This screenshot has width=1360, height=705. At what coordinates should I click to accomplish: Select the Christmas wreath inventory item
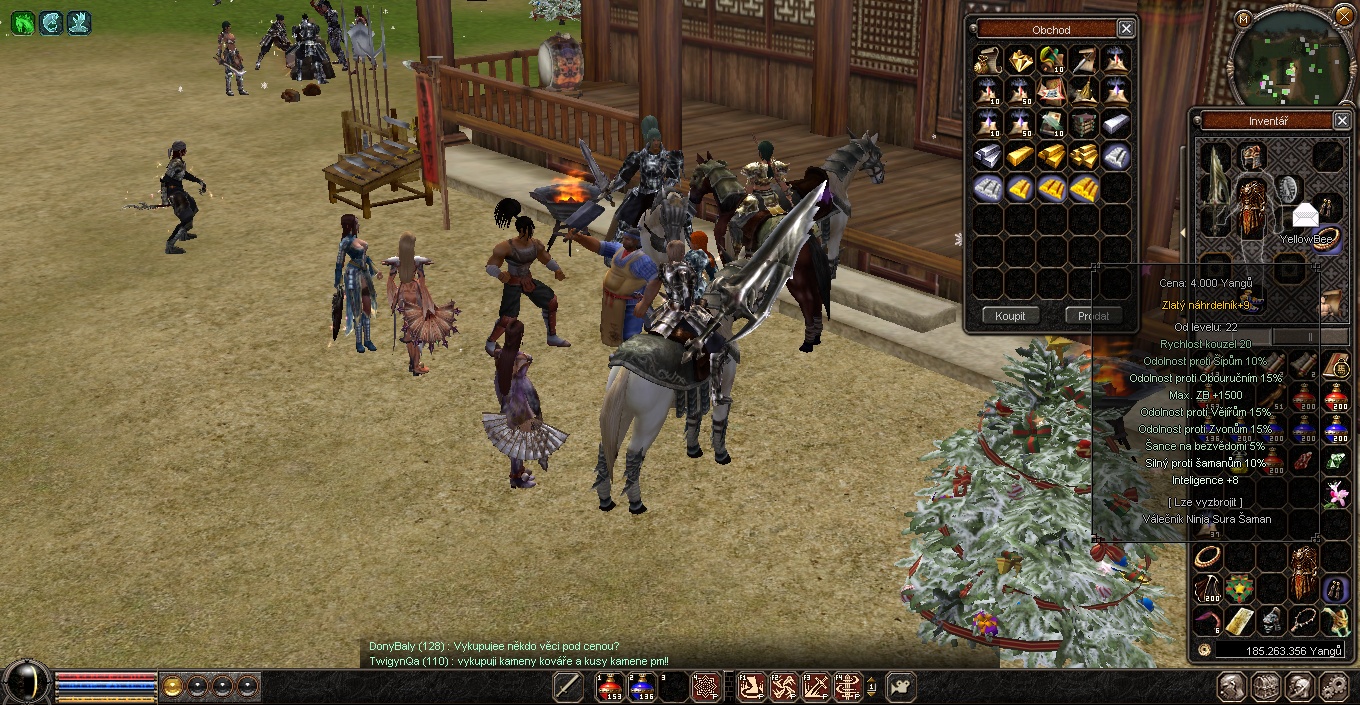coord(1240,589)
